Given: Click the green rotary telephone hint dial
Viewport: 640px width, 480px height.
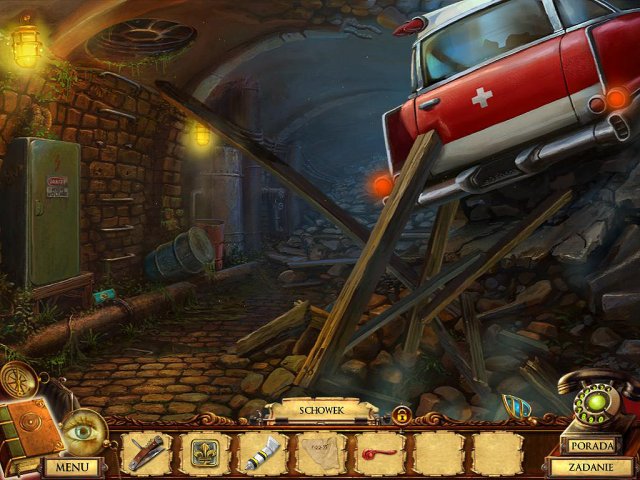Looking at the screenshot, I should [592, 405].
